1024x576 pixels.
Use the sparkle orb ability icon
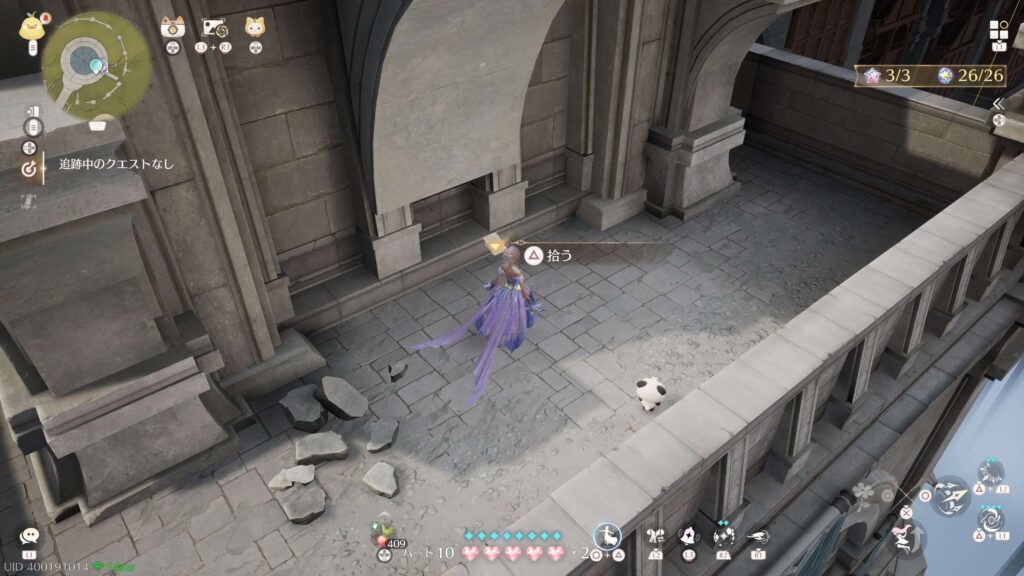(725, 536)
